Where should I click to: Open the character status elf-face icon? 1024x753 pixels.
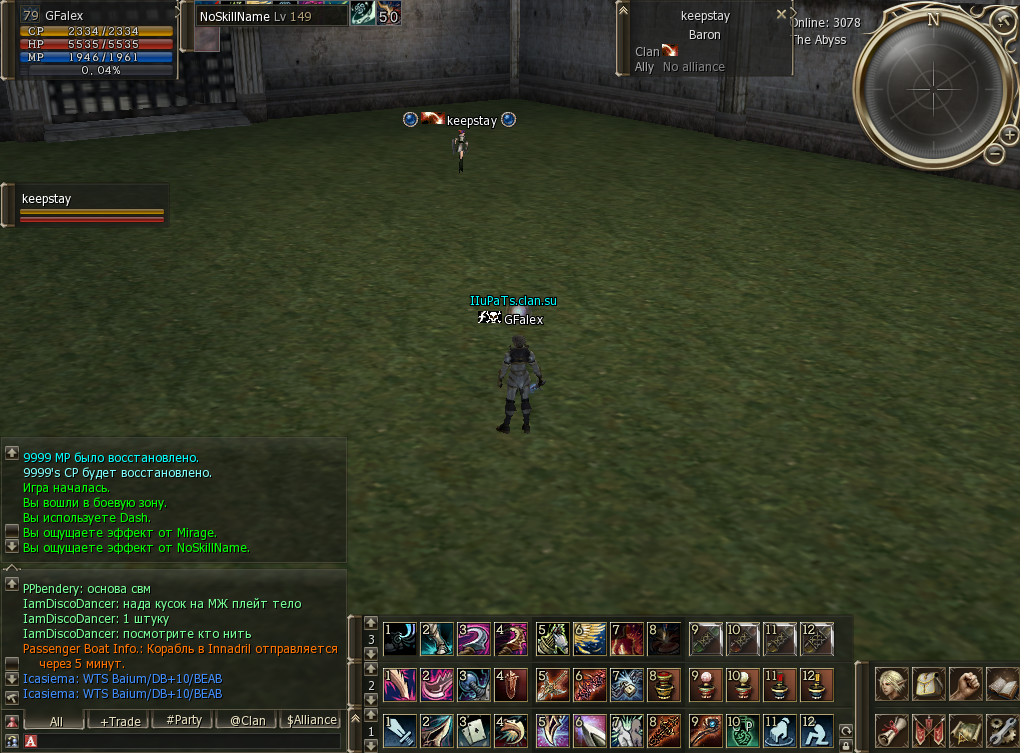(x=892, y=685)
